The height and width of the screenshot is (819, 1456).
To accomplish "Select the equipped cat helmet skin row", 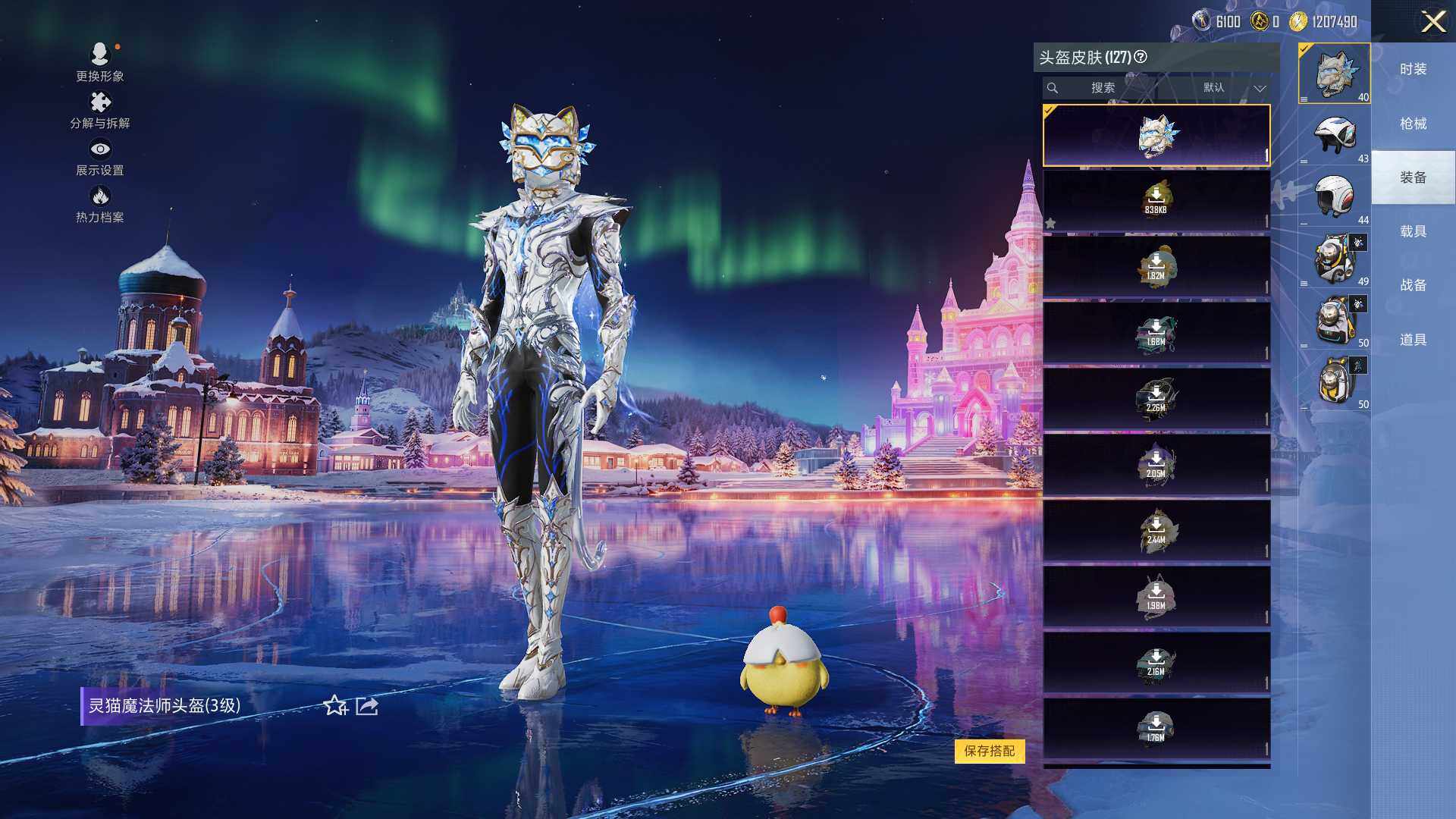I will click(1156, 135).
